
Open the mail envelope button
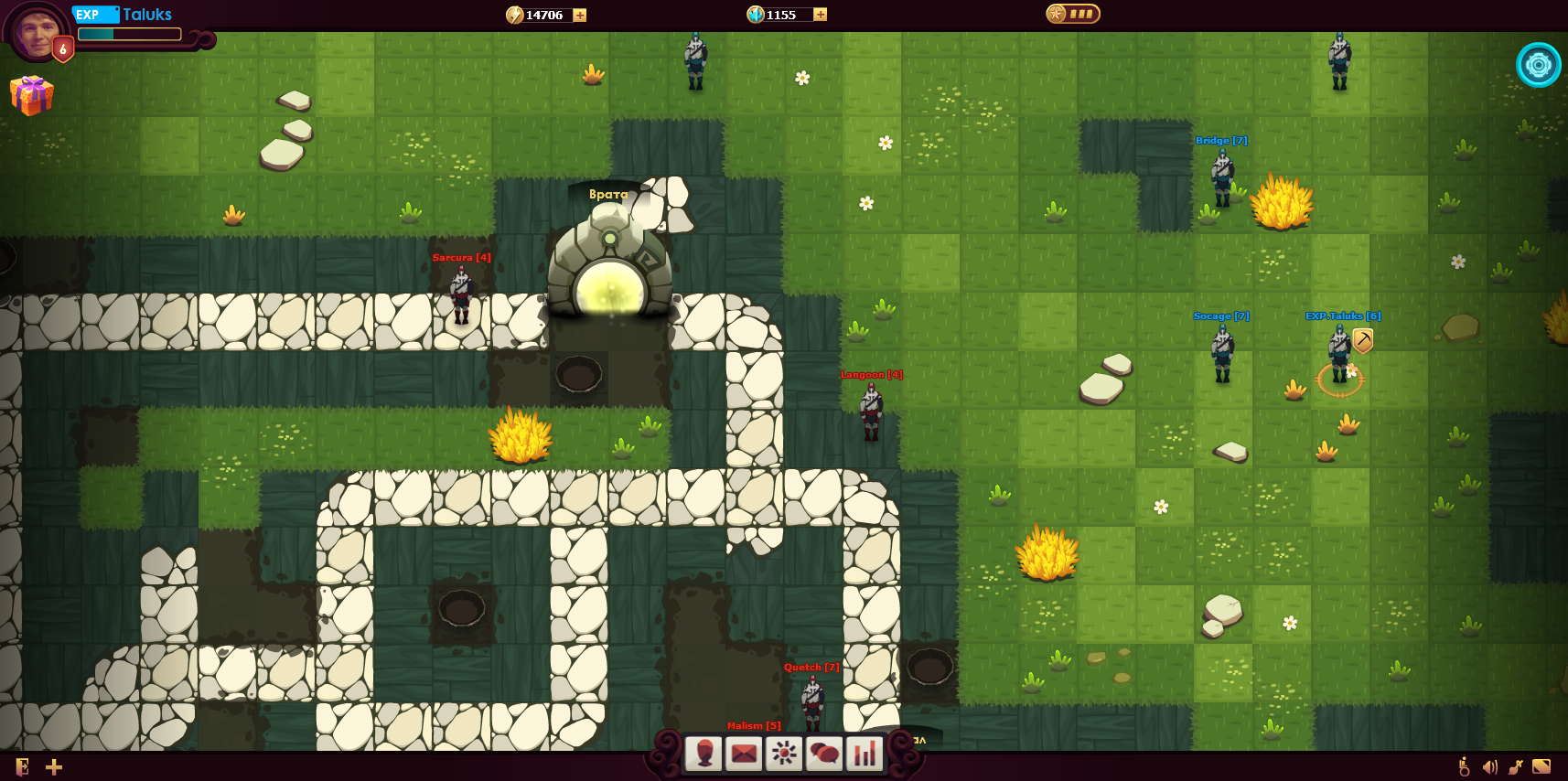pyautogui.click(x=745, y=754)
